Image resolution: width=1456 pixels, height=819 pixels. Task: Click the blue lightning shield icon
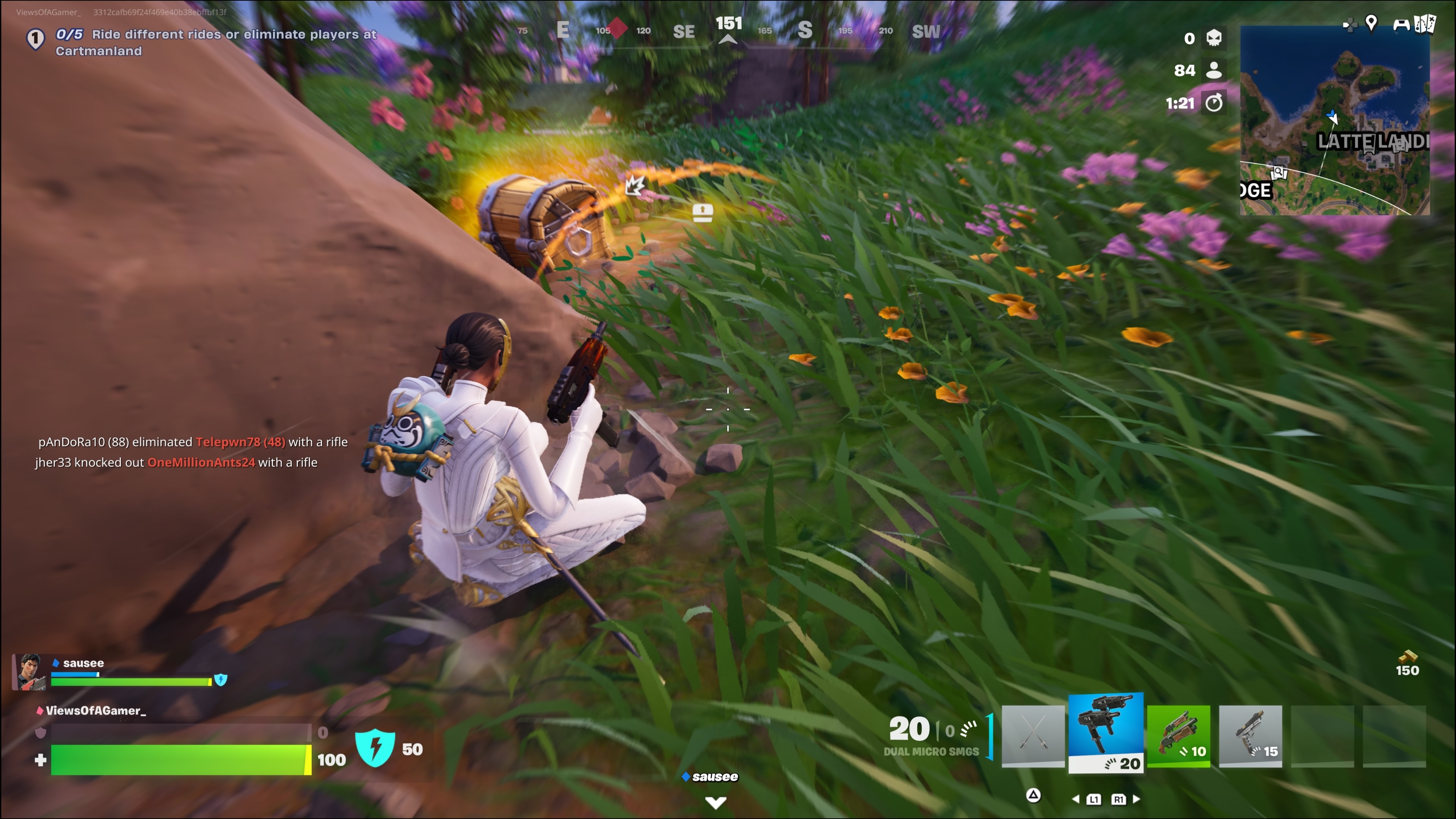coord(375,748)
